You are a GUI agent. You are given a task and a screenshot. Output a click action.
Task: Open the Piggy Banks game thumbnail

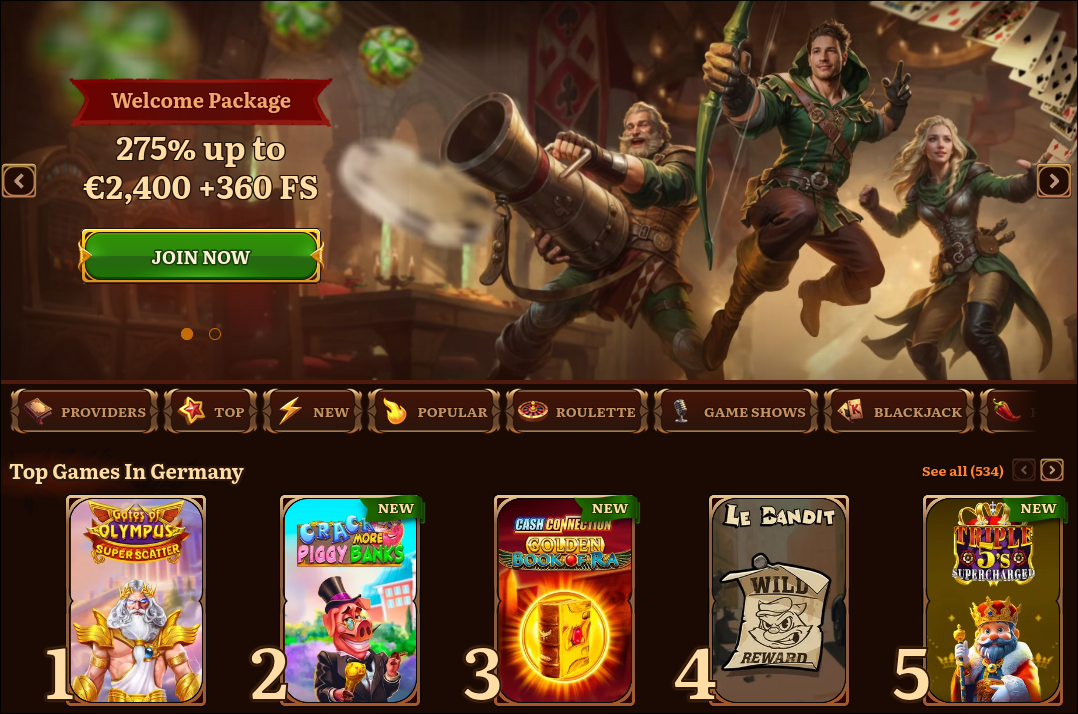(x=350, y=600)
